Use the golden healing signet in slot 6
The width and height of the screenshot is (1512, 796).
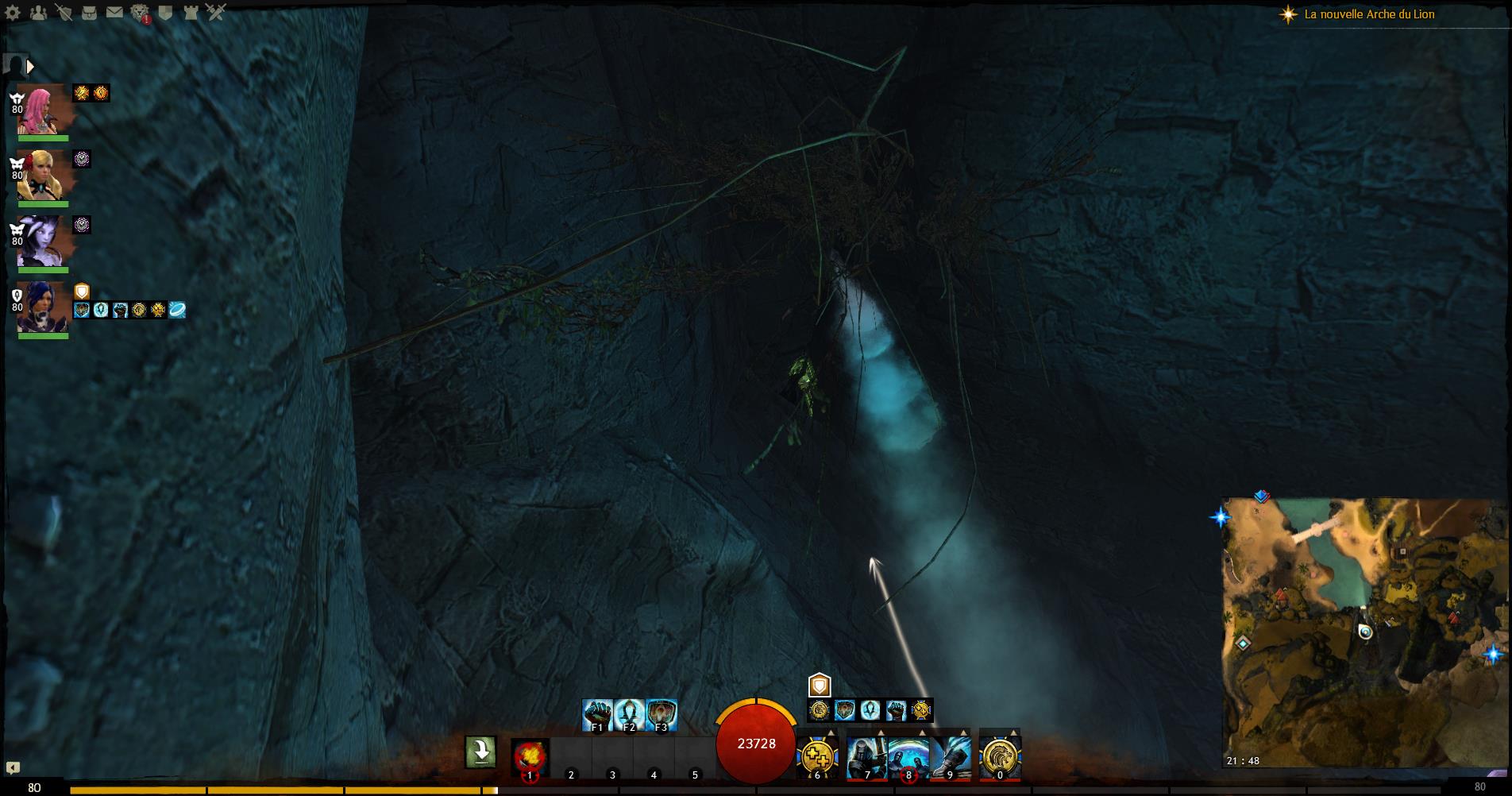click(x=816, y=755)
